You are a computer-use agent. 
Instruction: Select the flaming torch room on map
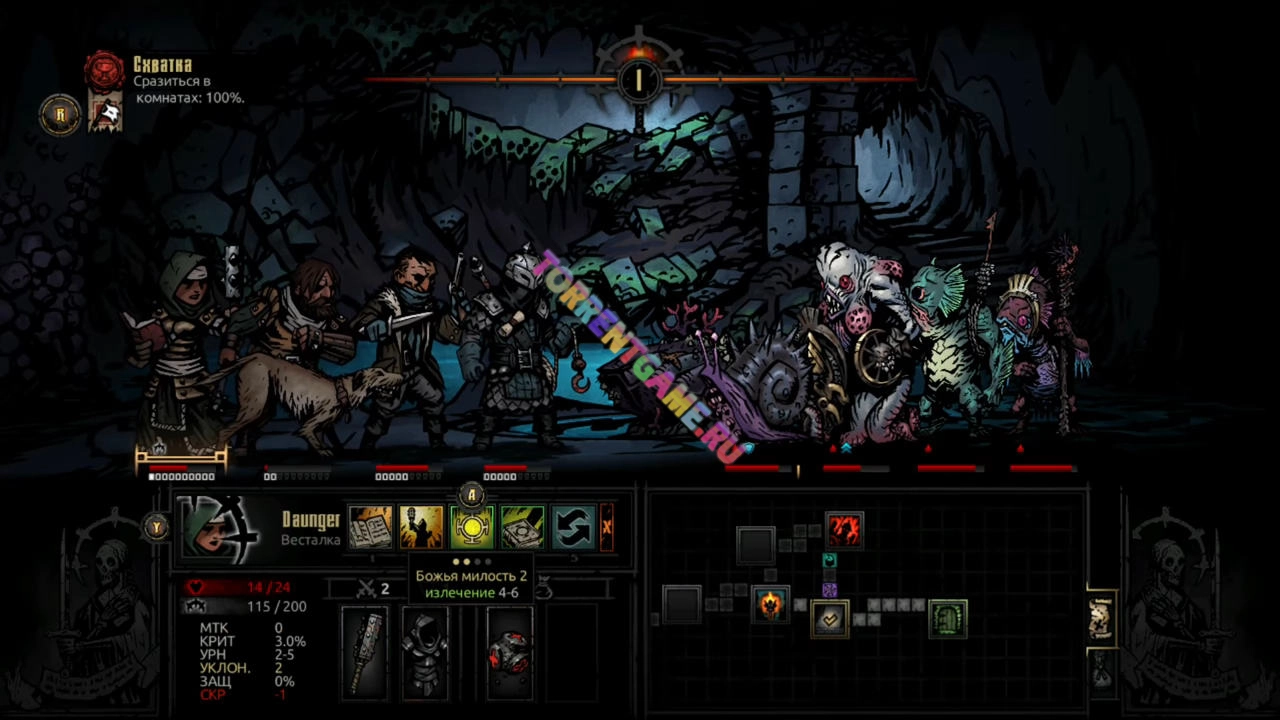coord(770,604)
